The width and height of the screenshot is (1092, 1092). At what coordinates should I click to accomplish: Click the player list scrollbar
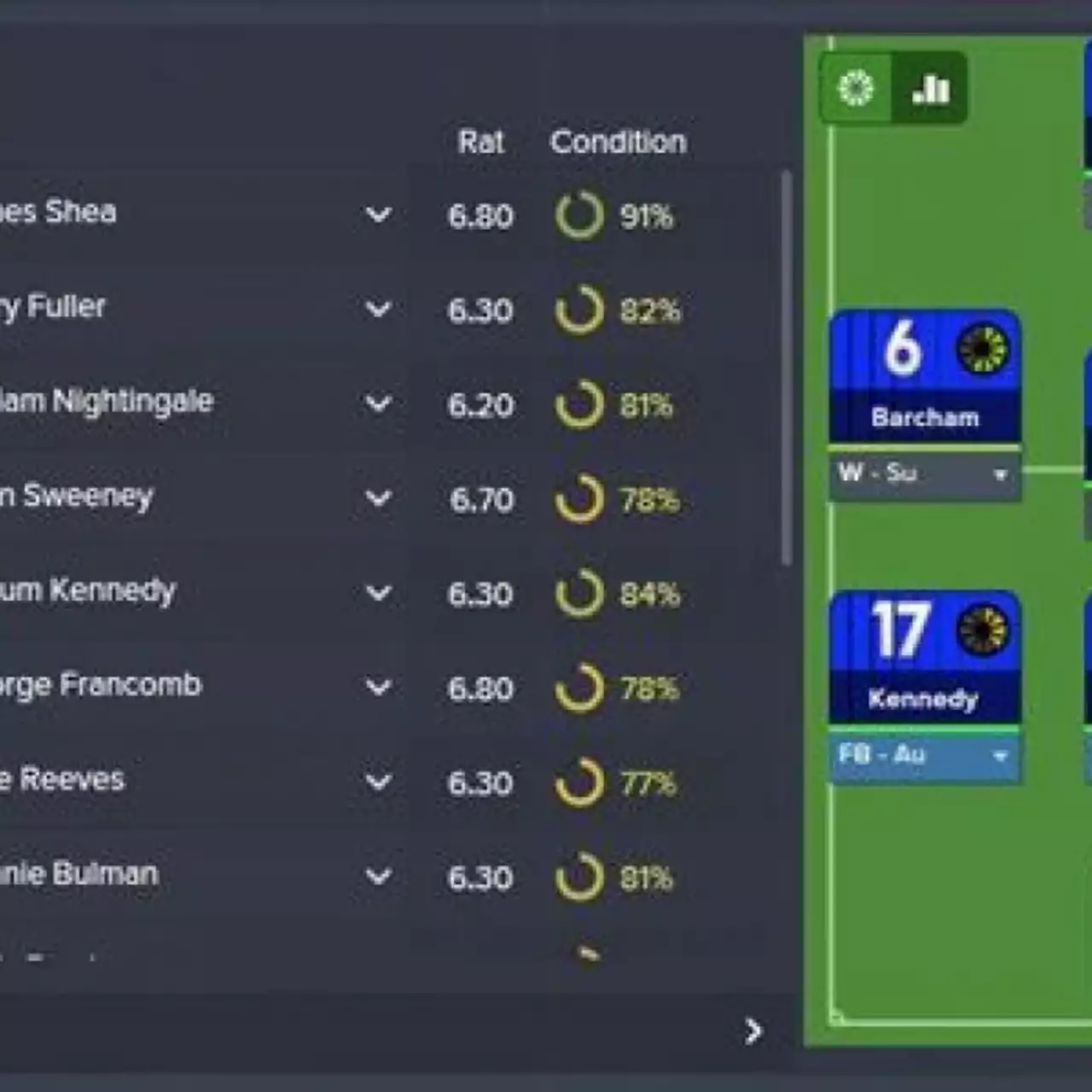pyautogui.click(x=787, y=358)
